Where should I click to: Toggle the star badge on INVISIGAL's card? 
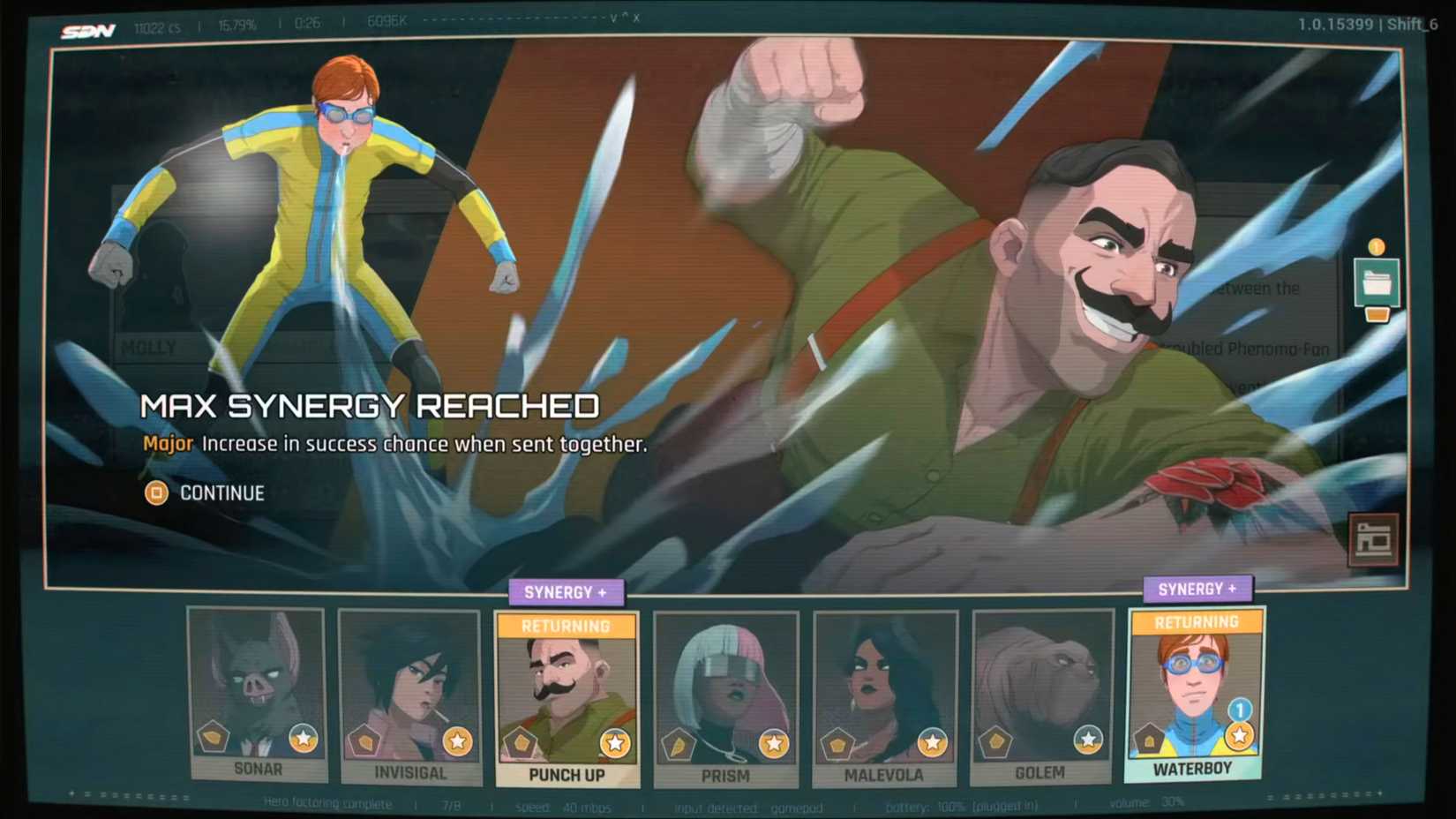click(459, 740)
